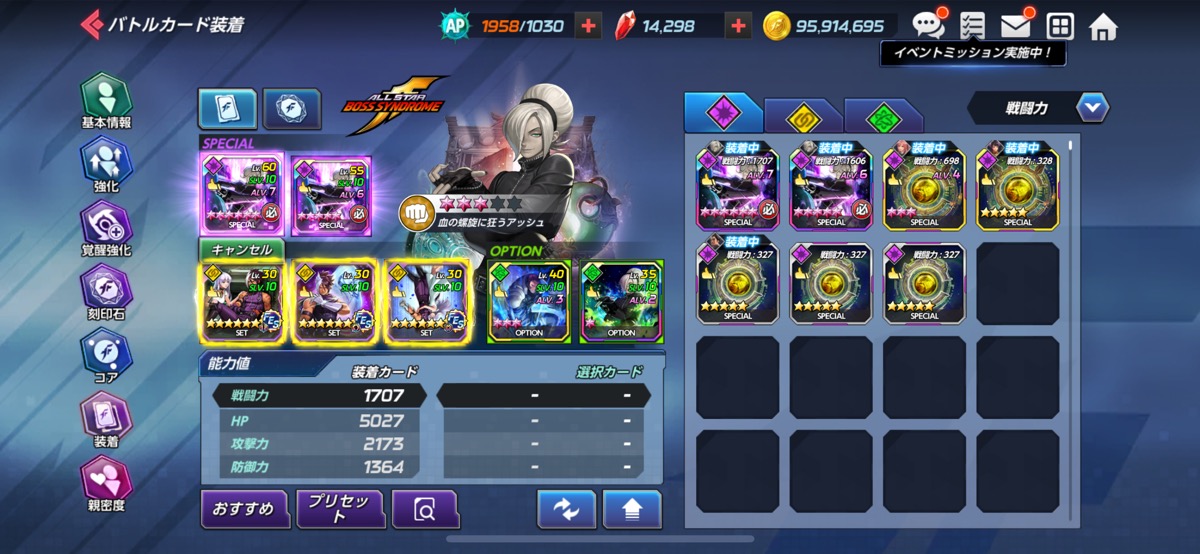This screenshot has width=1200, height=554.
Task: Go back from バトルカード装着 screen
Action: [x=92, y=25]
